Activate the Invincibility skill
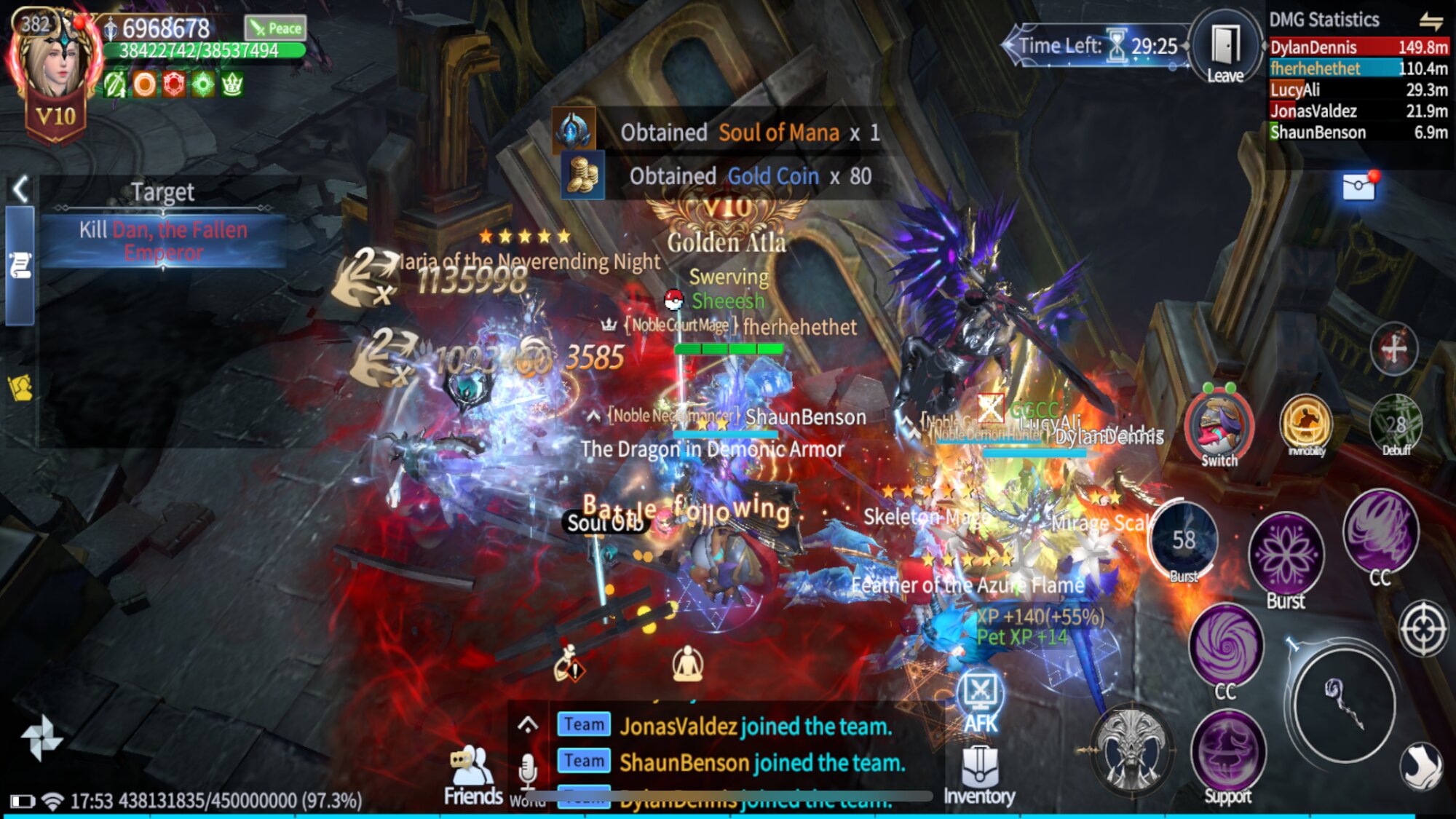This screenshot has width=1456, height=819. point(1306,424)
